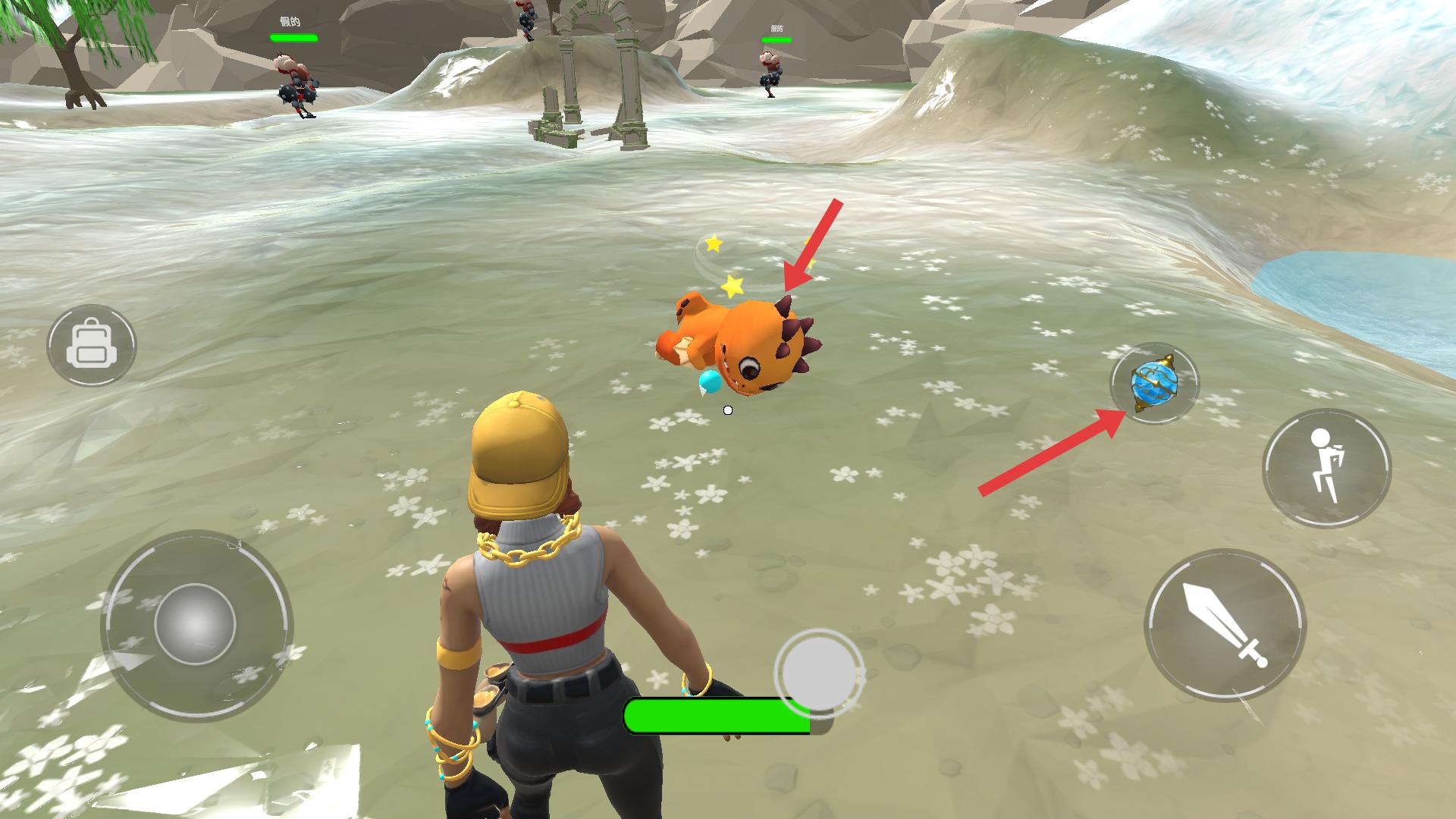Tap the movement joystick knob
The height and width of the screenshot is (819, 1456).
[x=195, y=624]
